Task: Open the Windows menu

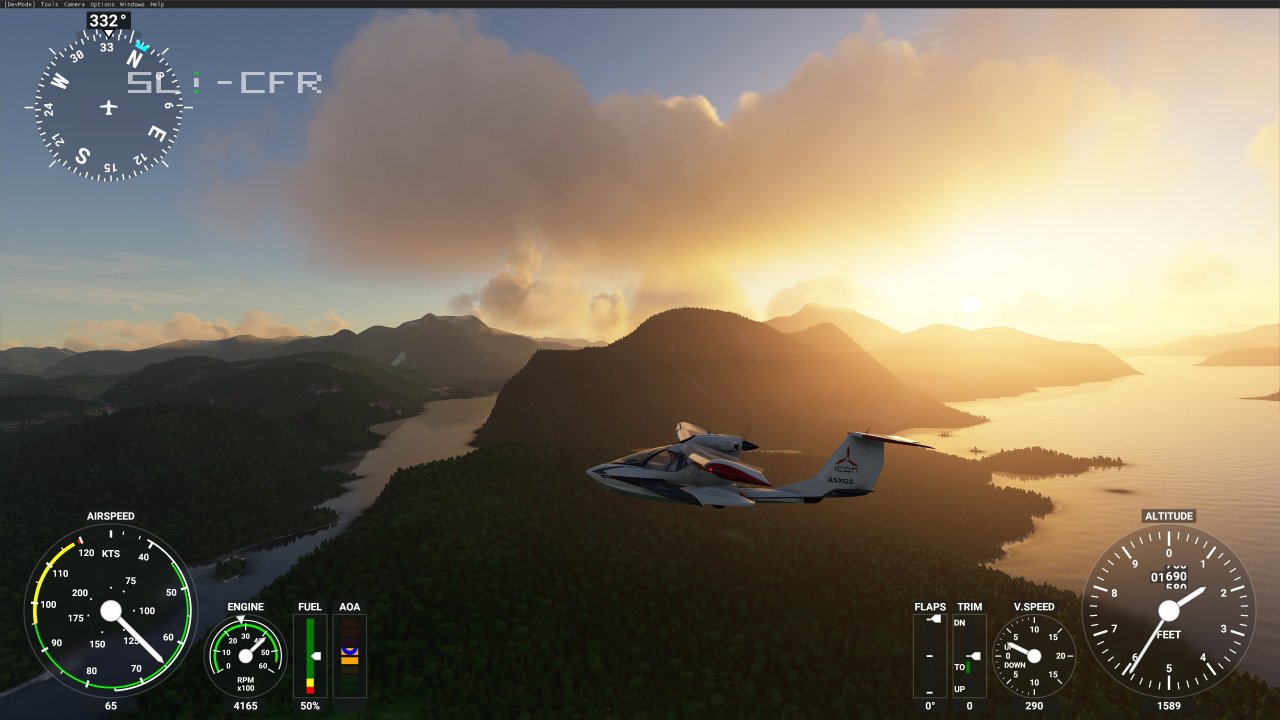Action: pos(131,4)
